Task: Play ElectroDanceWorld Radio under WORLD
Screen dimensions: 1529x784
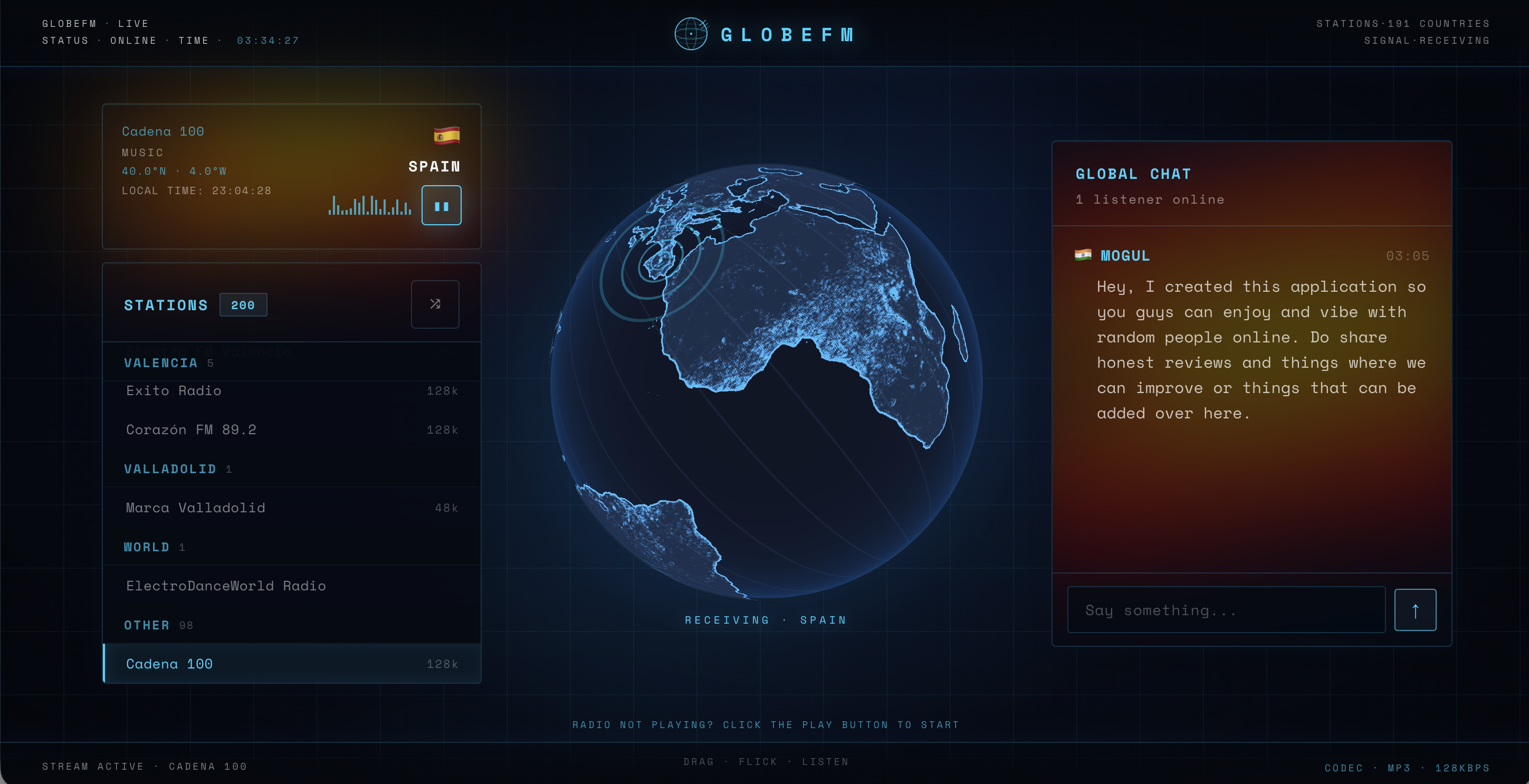Action: point(226,585)
